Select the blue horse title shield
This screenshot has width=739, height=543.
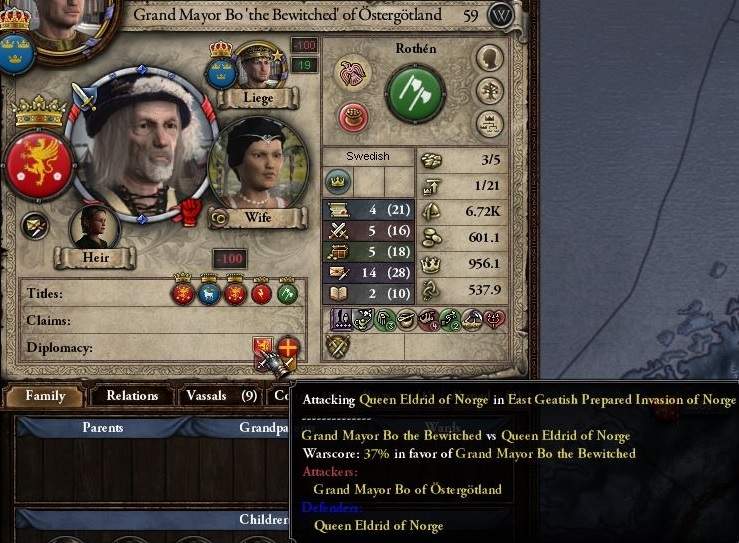[209, 293]
